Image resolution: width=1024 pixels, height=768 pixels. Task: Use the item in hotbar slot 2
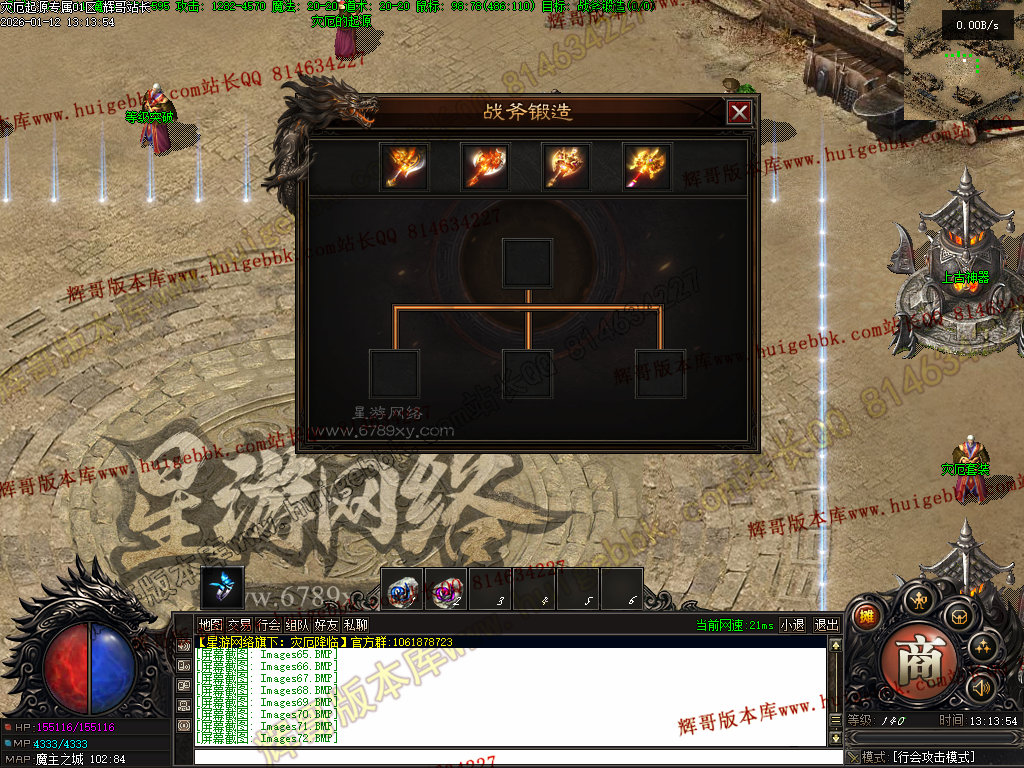tap(446, 591)
